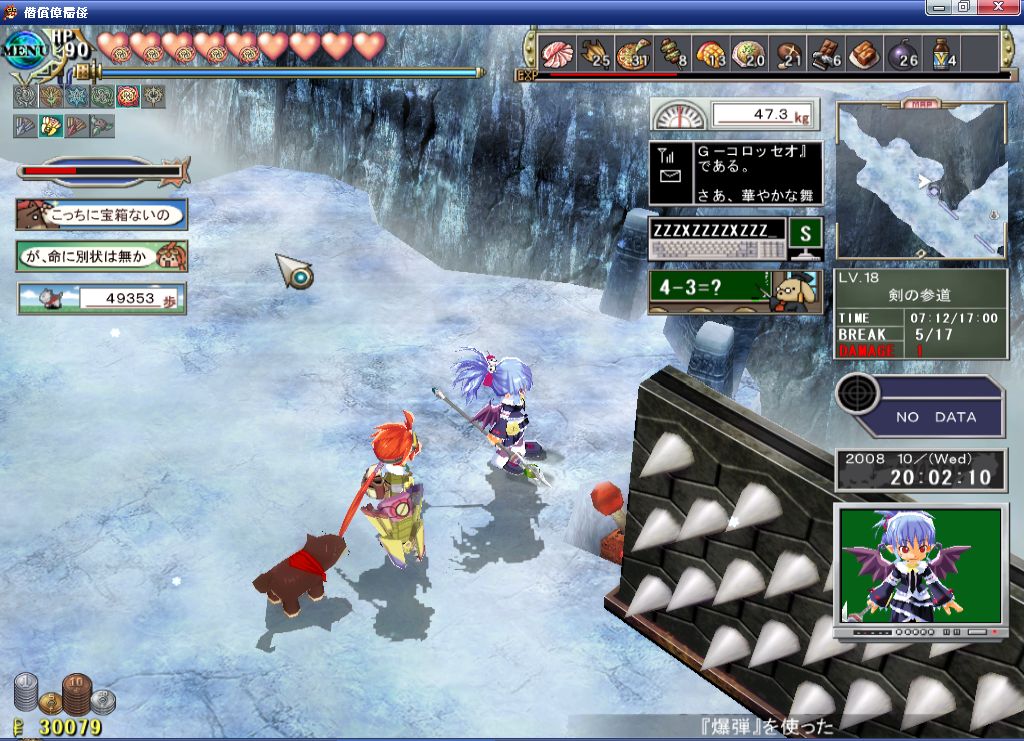Choose the highlighted yellow fan skill icon
1024x741 pixels.
point(50,126)
